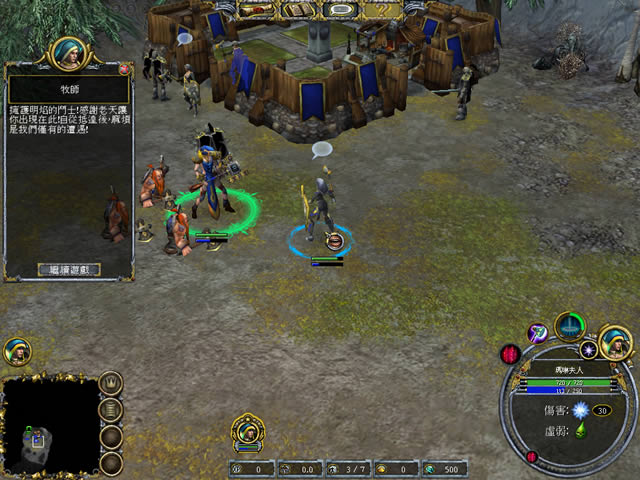Open the question mark help button

(381, 10)
